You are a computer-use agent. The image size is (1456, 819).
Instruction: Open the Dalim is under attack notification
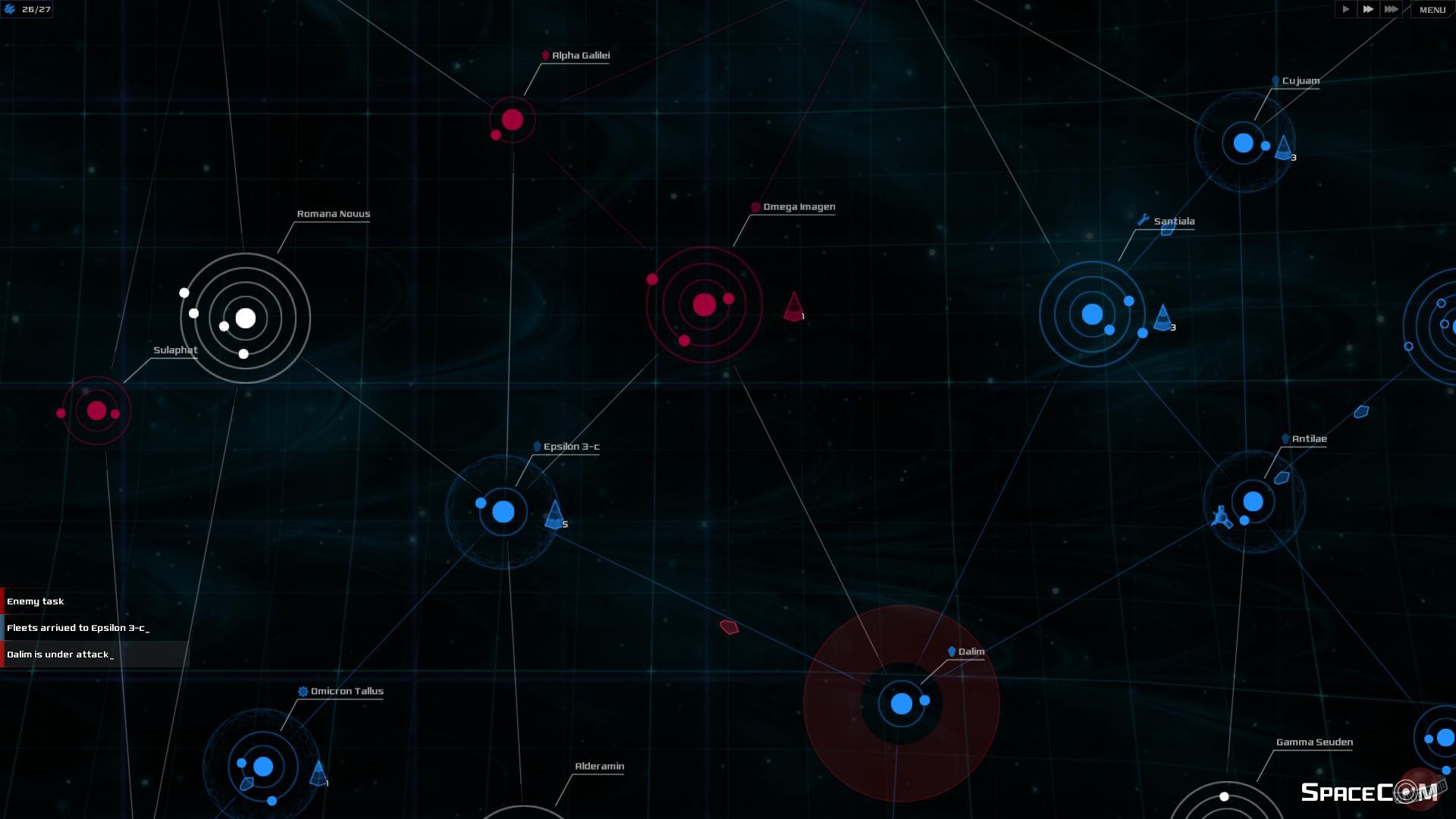point(61,654)
